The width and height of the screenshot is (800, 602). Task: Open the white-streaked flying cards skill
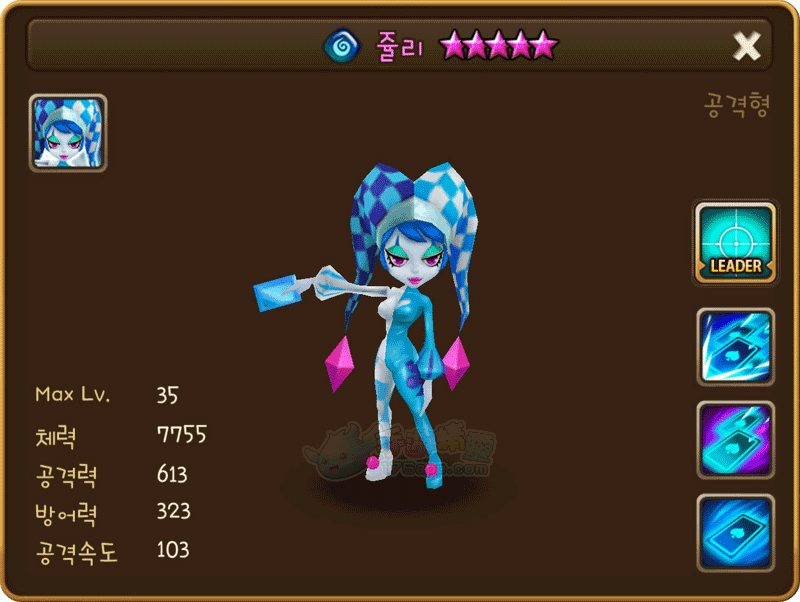[735, 347]
